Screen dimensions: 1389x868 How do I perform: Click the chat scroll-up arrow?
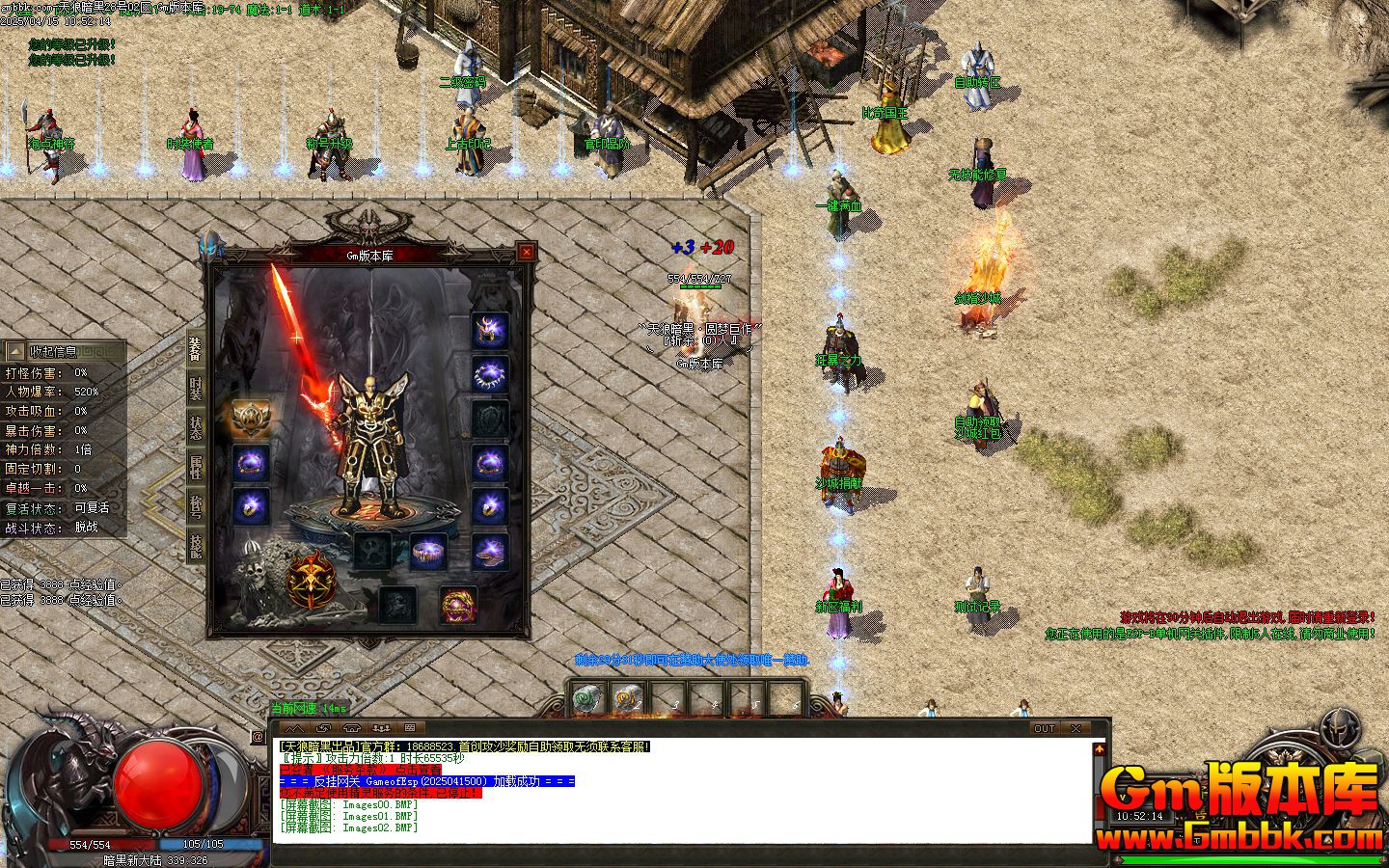tap(1099, 748)
